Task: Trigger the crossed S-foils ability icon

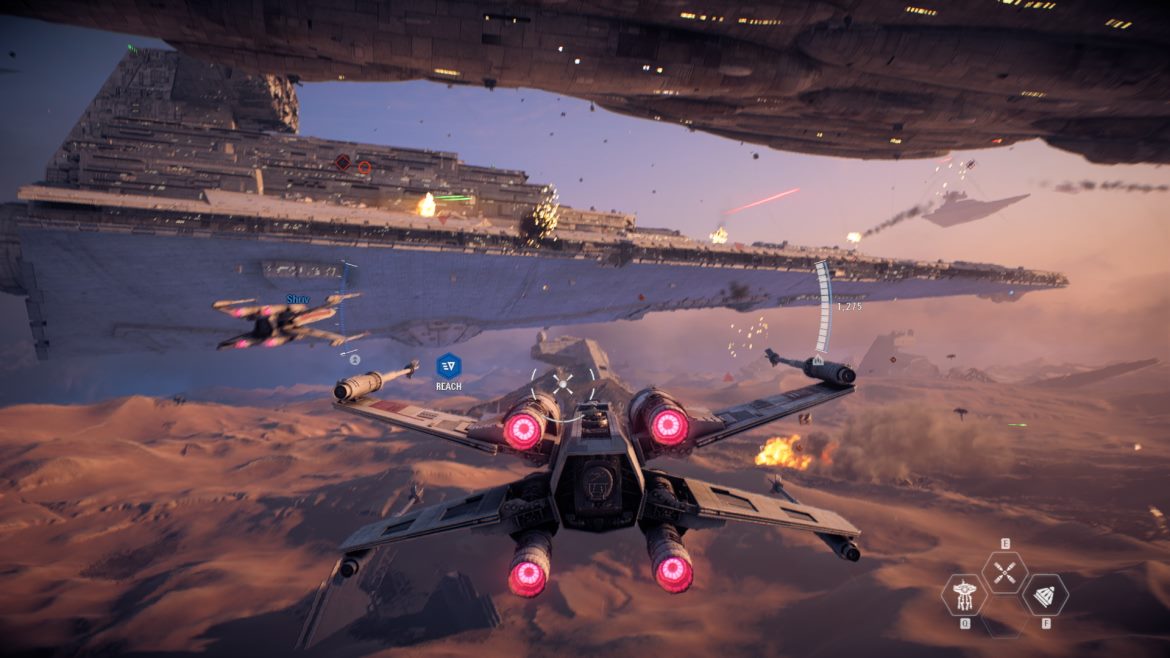Action: click(x=1004, y=572)
